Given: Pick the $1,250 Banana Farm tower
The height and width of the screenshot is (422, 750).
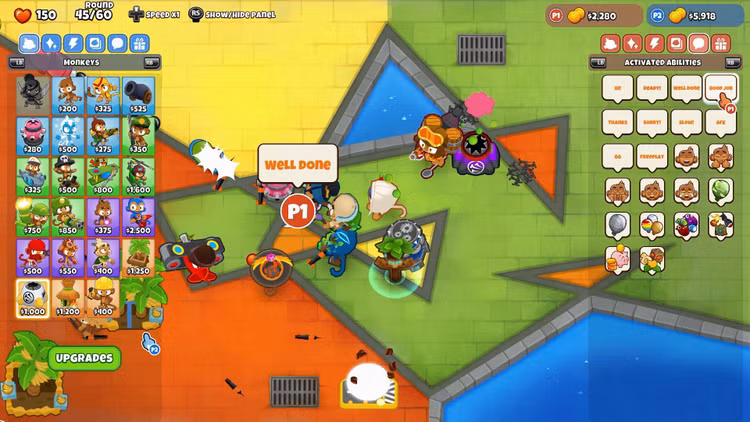Looking at the screenshot, I should point(136,257).
